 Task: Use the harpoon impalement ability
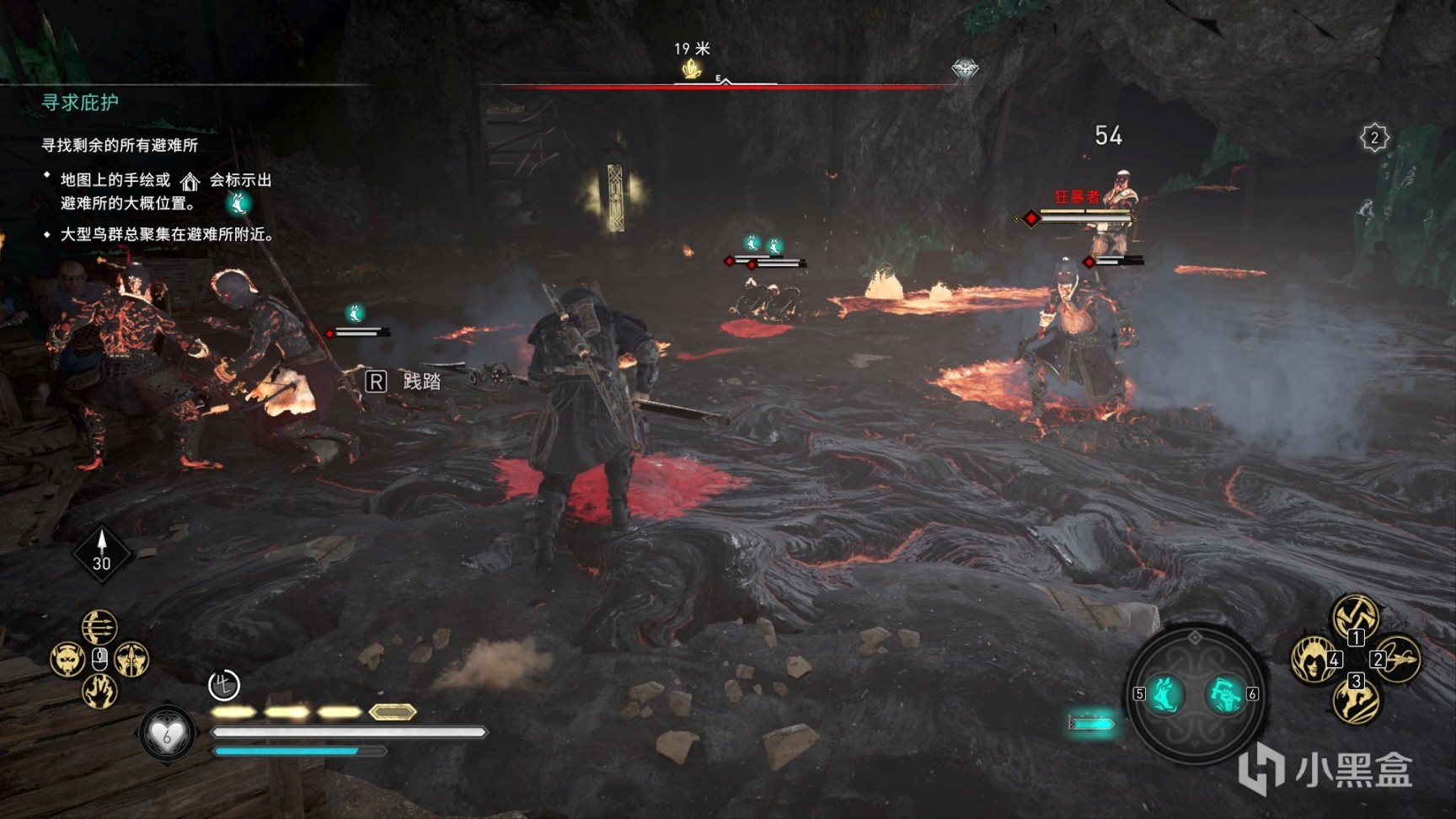point(1399,658)
